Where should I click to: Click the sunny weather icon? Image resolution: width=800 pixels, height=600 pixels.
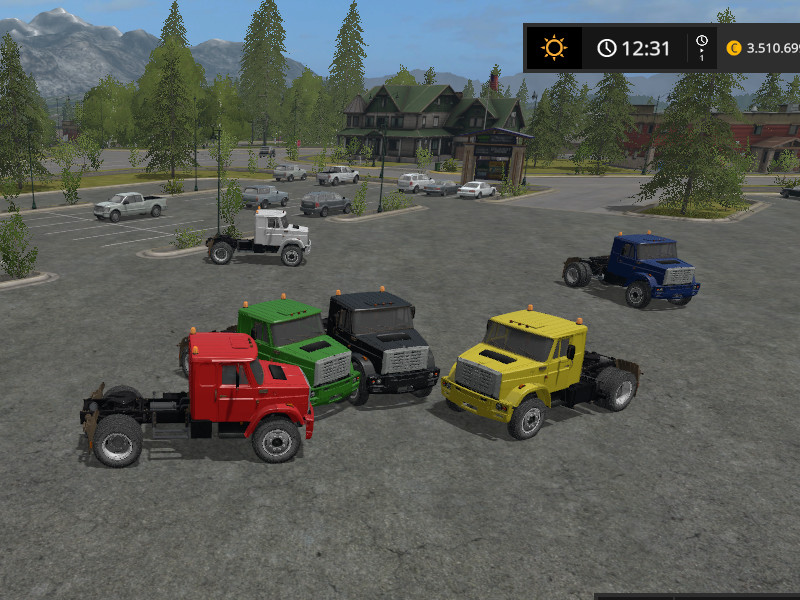click(x=553, y=47)
